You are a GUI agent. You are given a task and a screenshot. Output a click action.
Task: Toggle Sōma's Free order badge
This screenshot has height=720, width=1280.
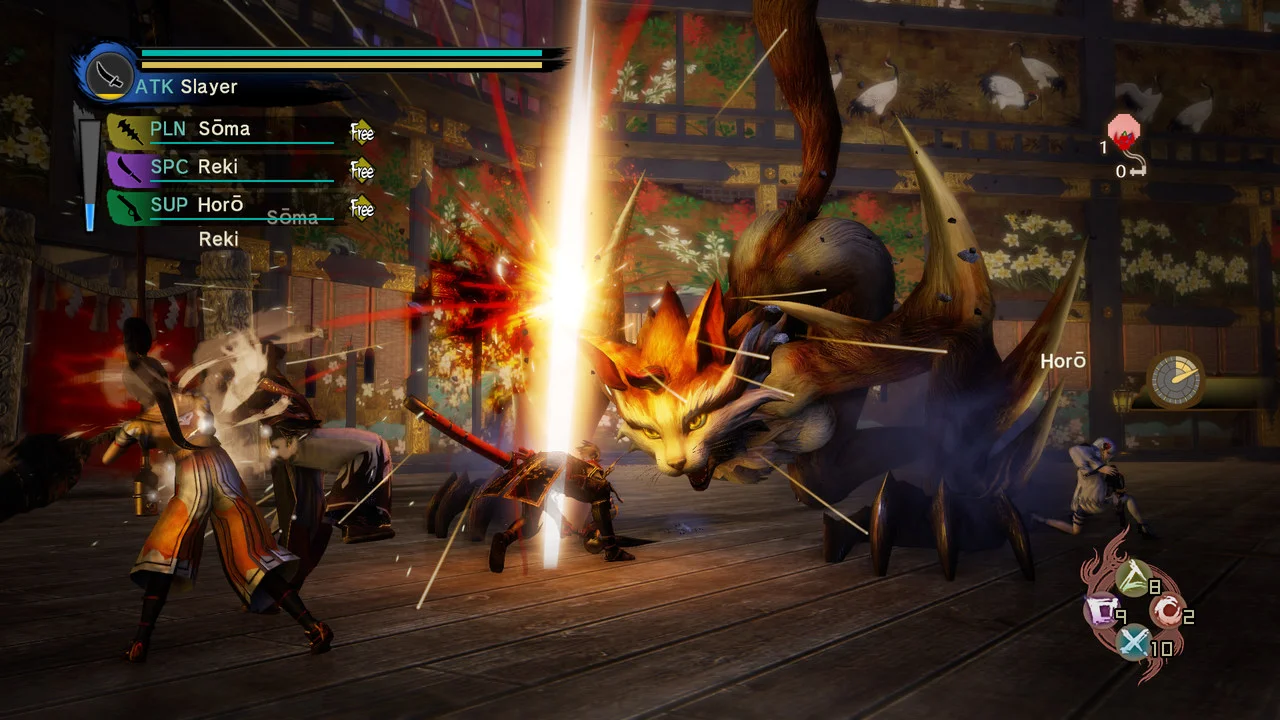tap(360, 131)
